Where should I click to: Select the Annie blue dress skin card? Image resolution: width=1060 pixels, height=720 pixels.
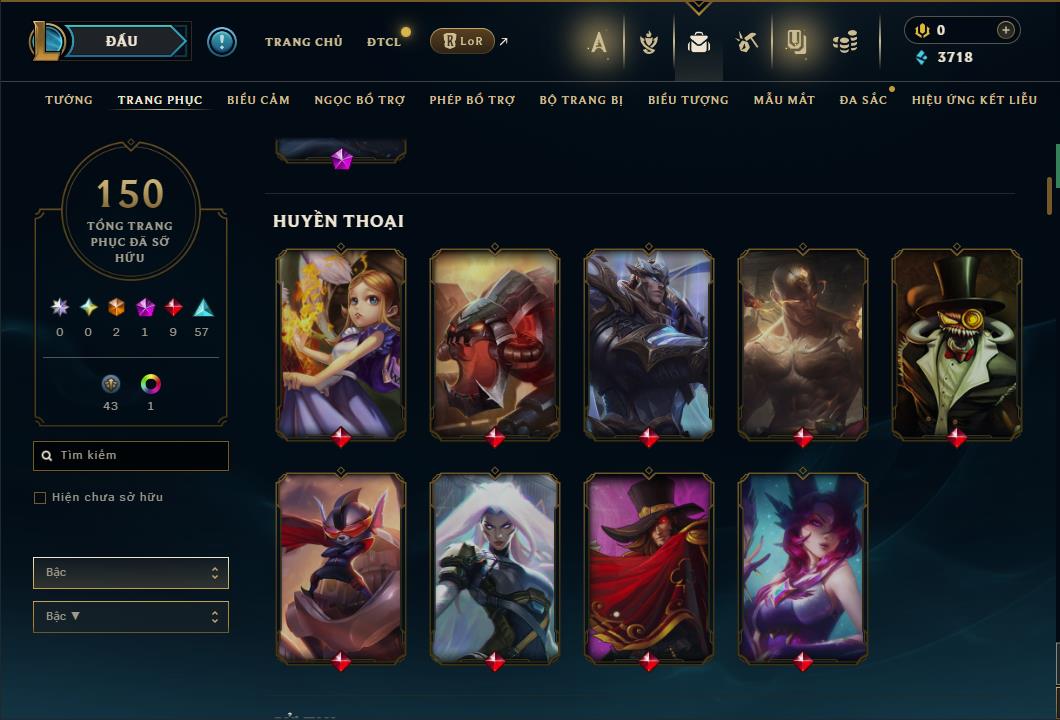(341, 342)
